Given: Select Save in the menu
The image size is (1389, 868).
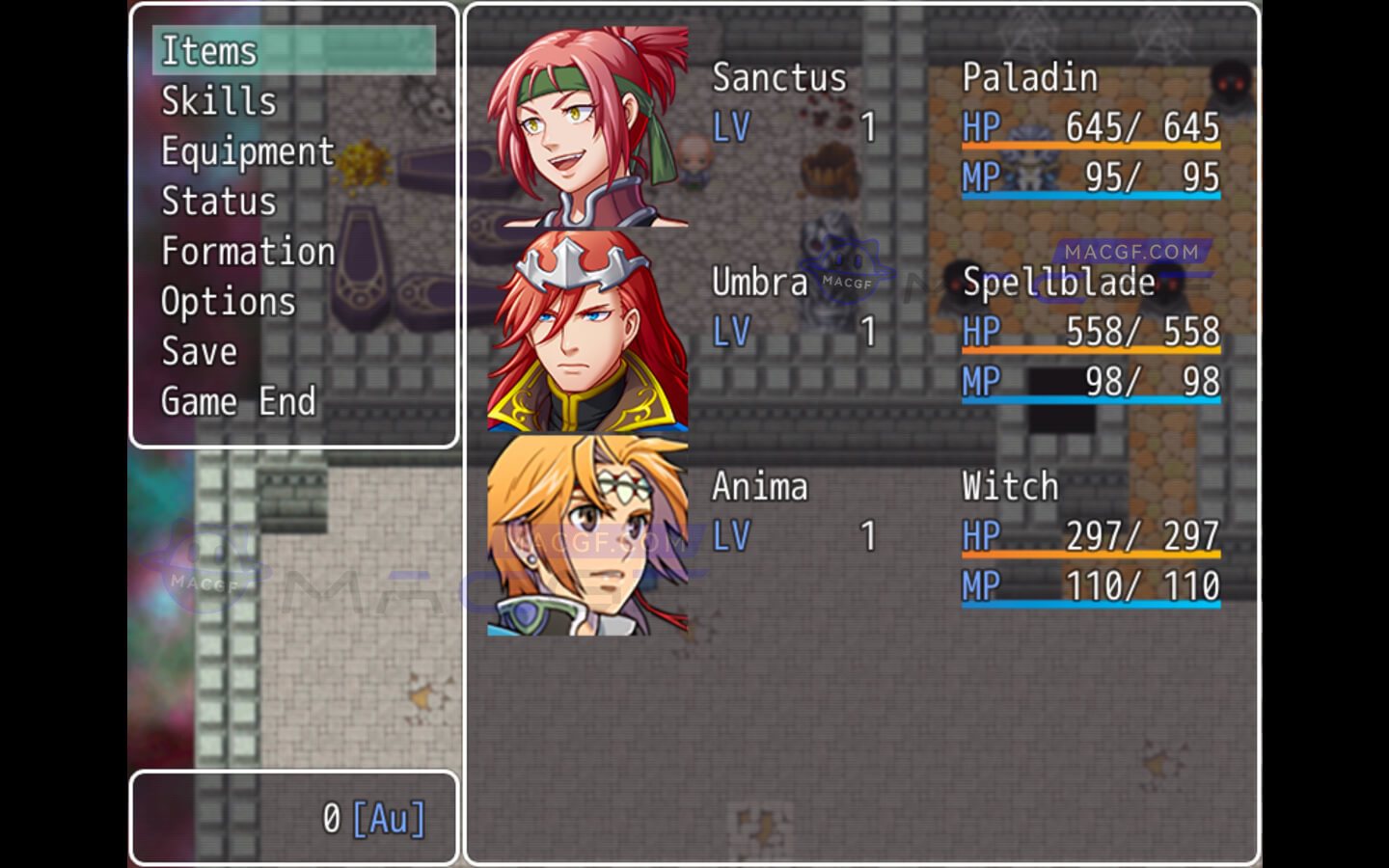Looking at the screenshot, I should tap(199, 352).
